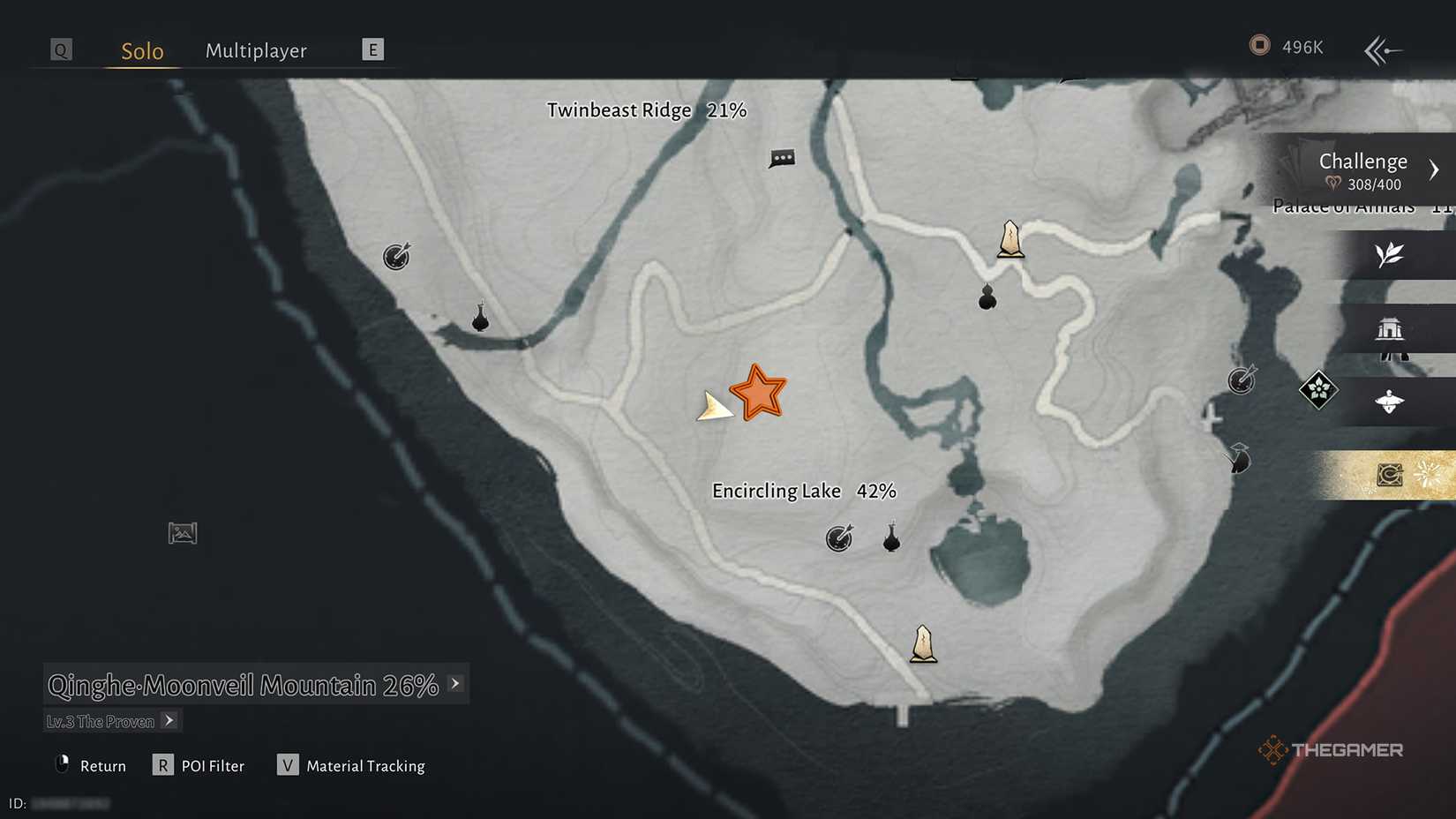
Task: Switch to the Multiplayer tab
Action: (x=256, y=50)
